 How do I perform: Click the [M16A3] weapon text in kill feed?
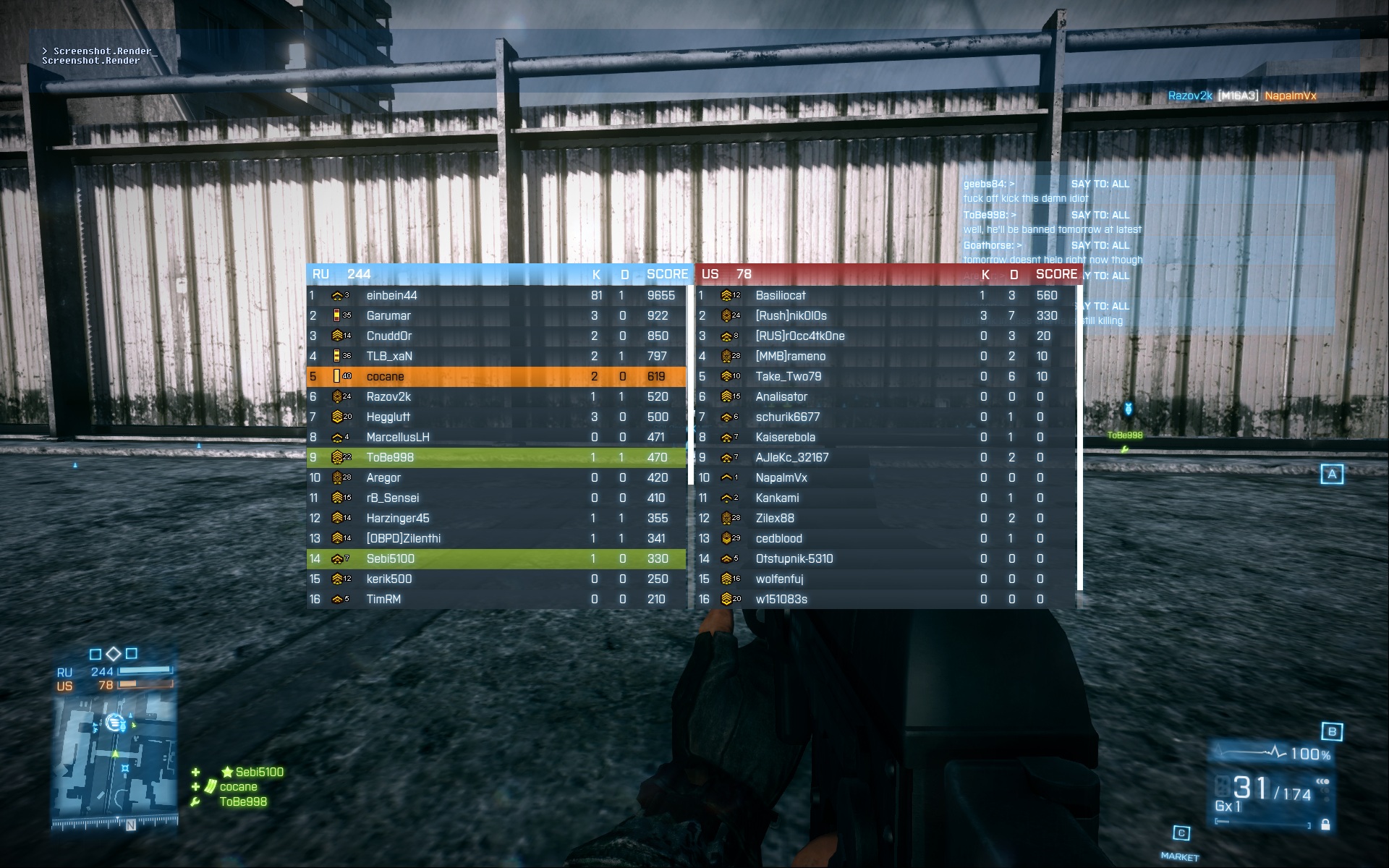pos(1239,94)
